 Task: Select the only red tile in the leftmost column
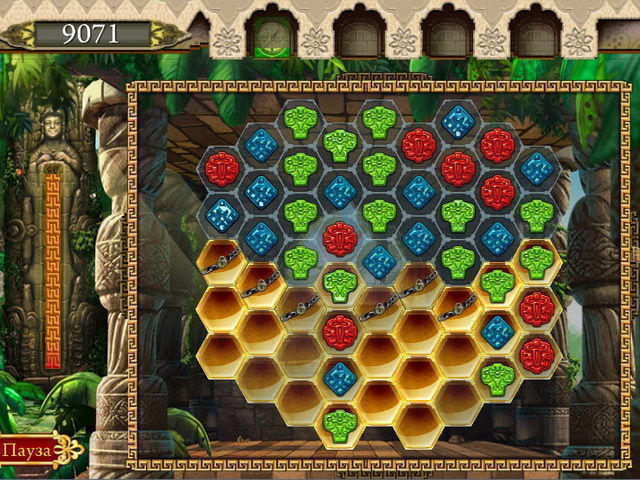tap(221, 168)
